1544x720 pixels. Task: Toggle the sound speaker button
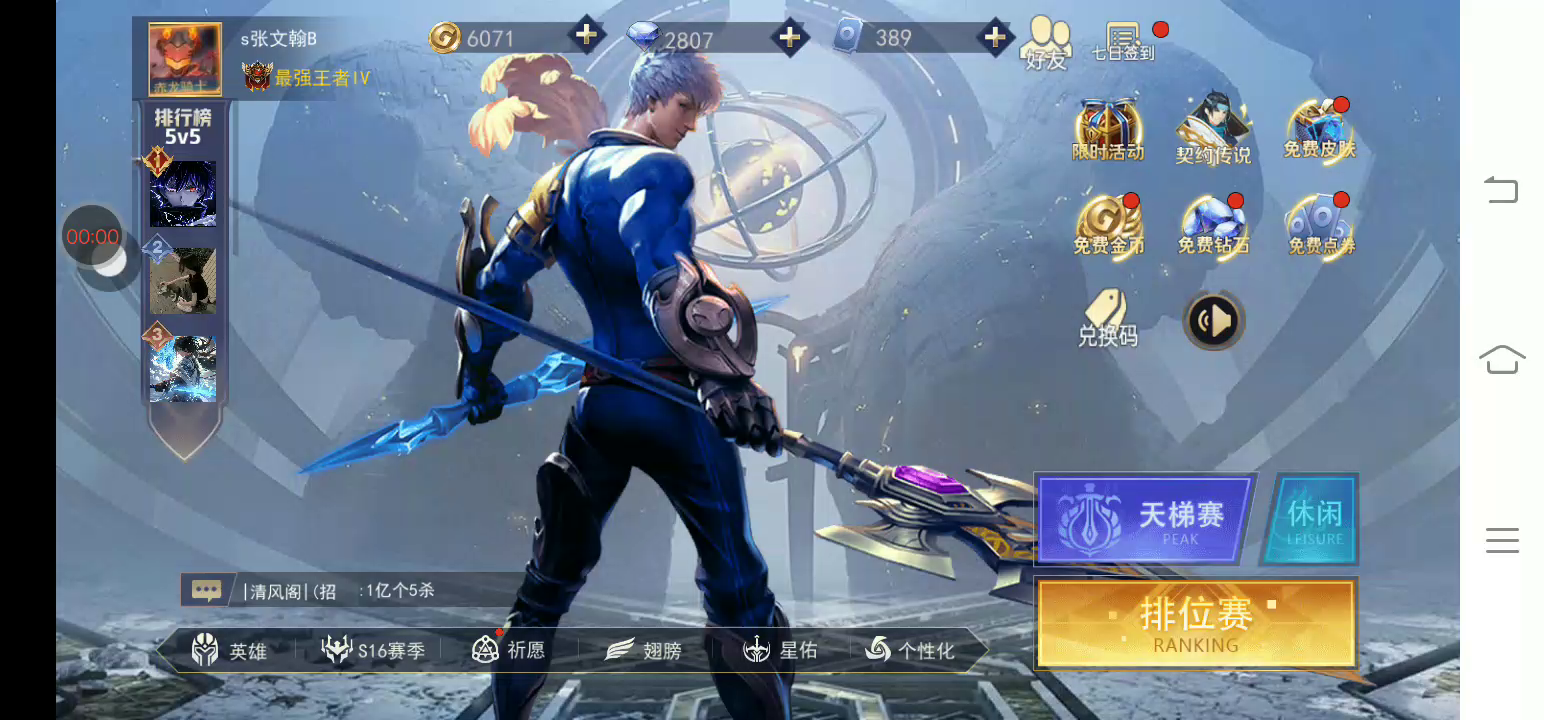tap(1214, 321)
